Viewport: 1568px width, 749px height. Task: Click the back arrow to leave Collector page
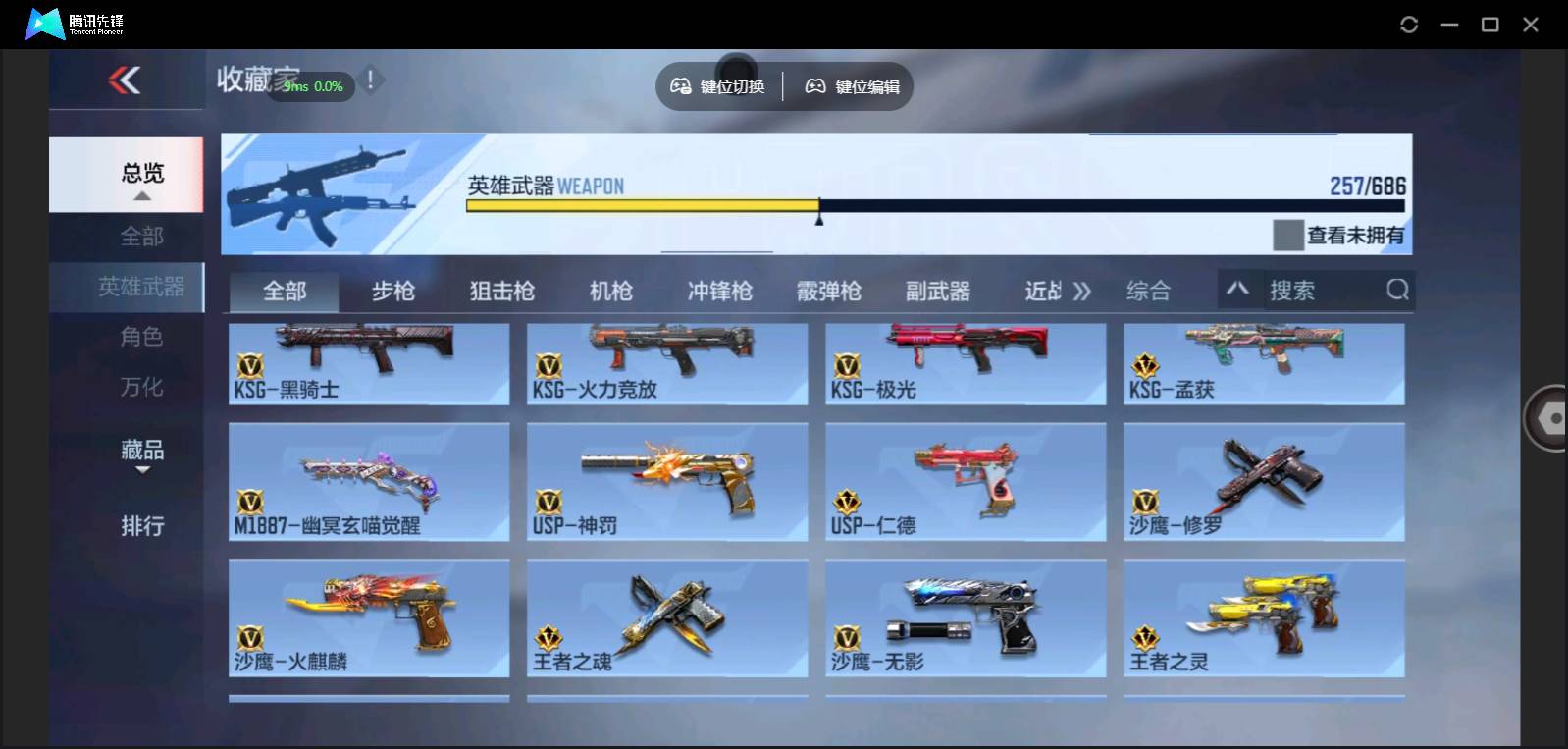[123, 82]
